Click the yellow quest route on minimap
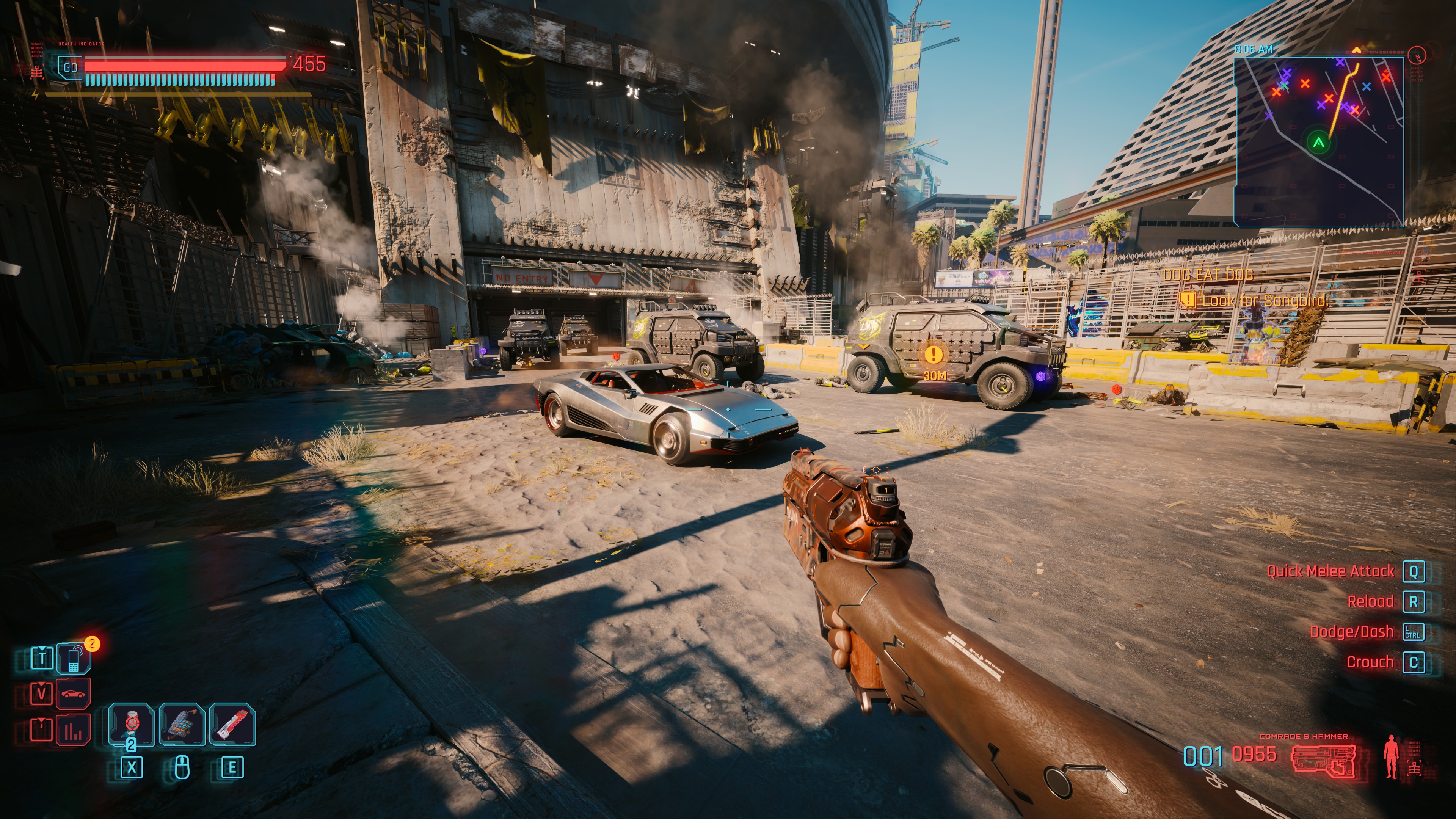Screen dimensions: 1456x819 (1341, 102)
